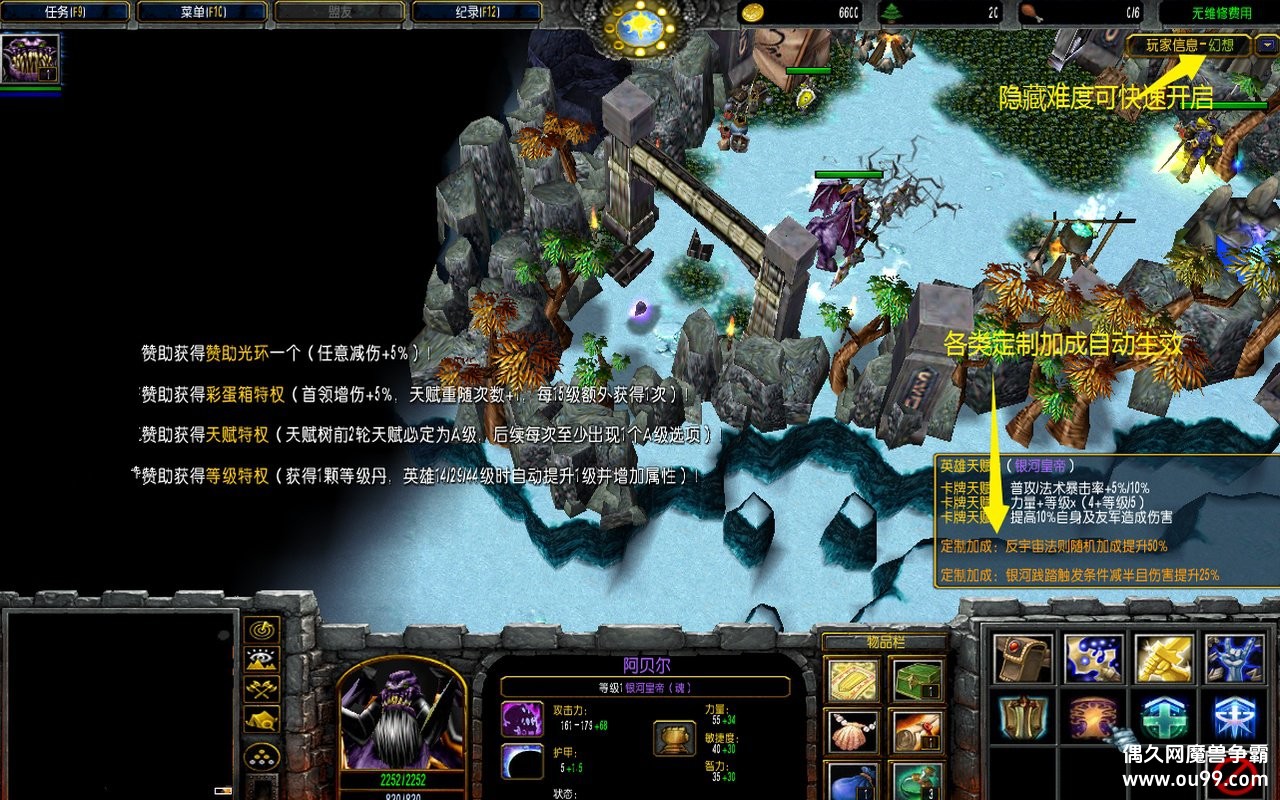Activate the green cross shield ability
The image size is (1280, 800).
1163,718
